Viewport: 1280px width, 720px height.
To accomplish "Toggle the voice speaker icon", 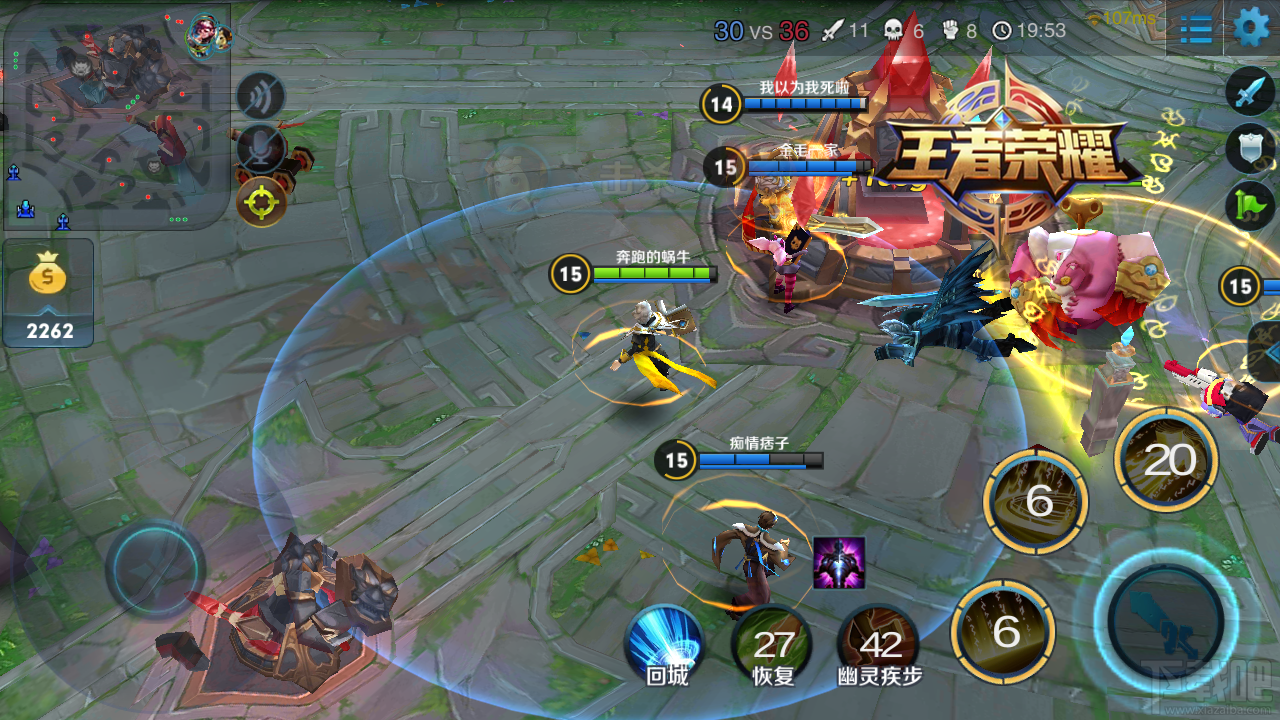I will (x=261, y=96).
